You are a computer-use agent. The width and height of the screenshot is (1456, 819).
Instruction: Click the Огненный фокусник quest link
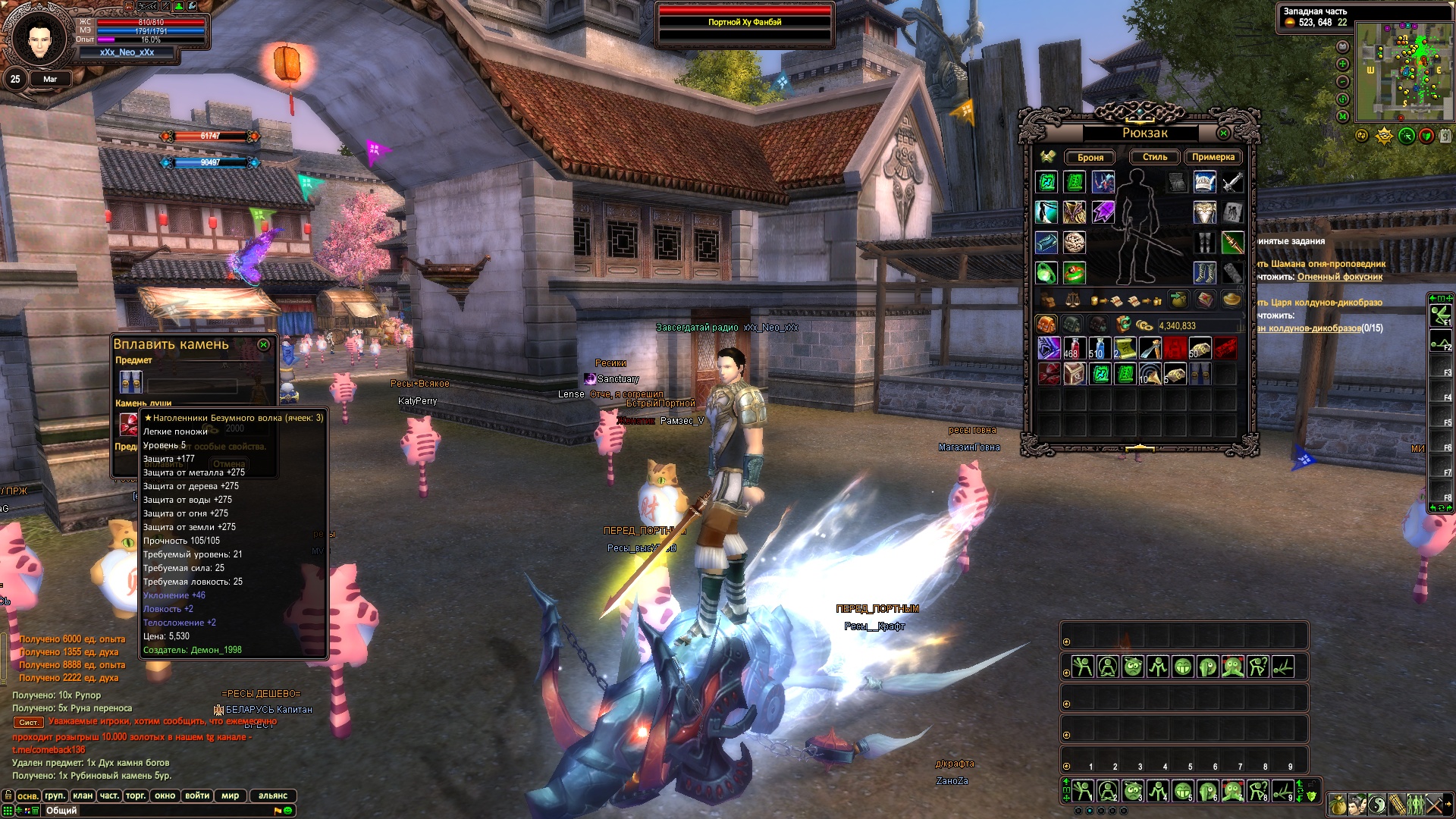point(1339,277)
